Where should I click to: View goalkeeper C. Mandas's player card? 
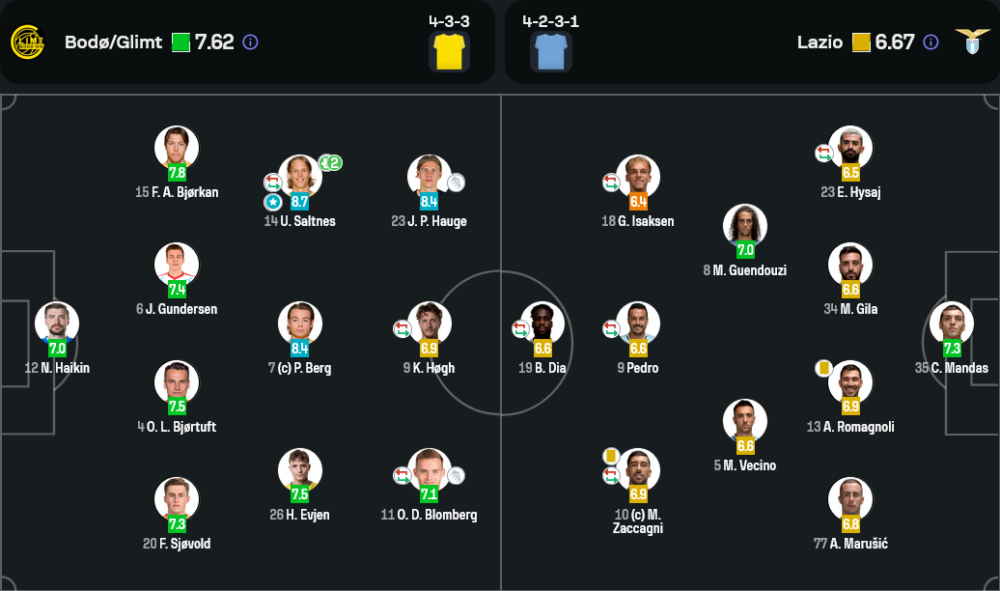[x=951, y=323]
